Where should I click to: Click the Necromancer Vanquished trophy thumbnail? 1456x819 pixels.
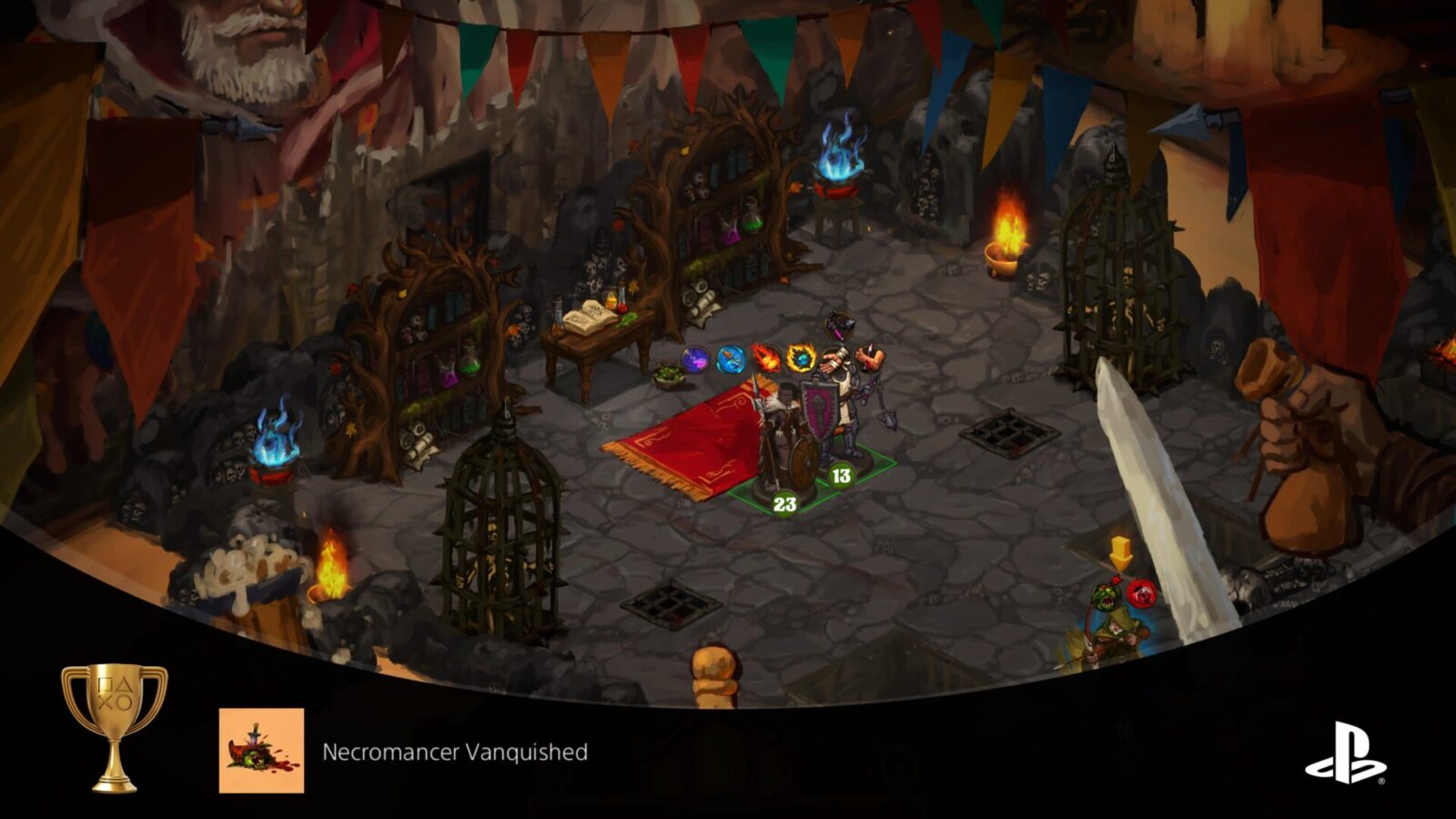261,751
